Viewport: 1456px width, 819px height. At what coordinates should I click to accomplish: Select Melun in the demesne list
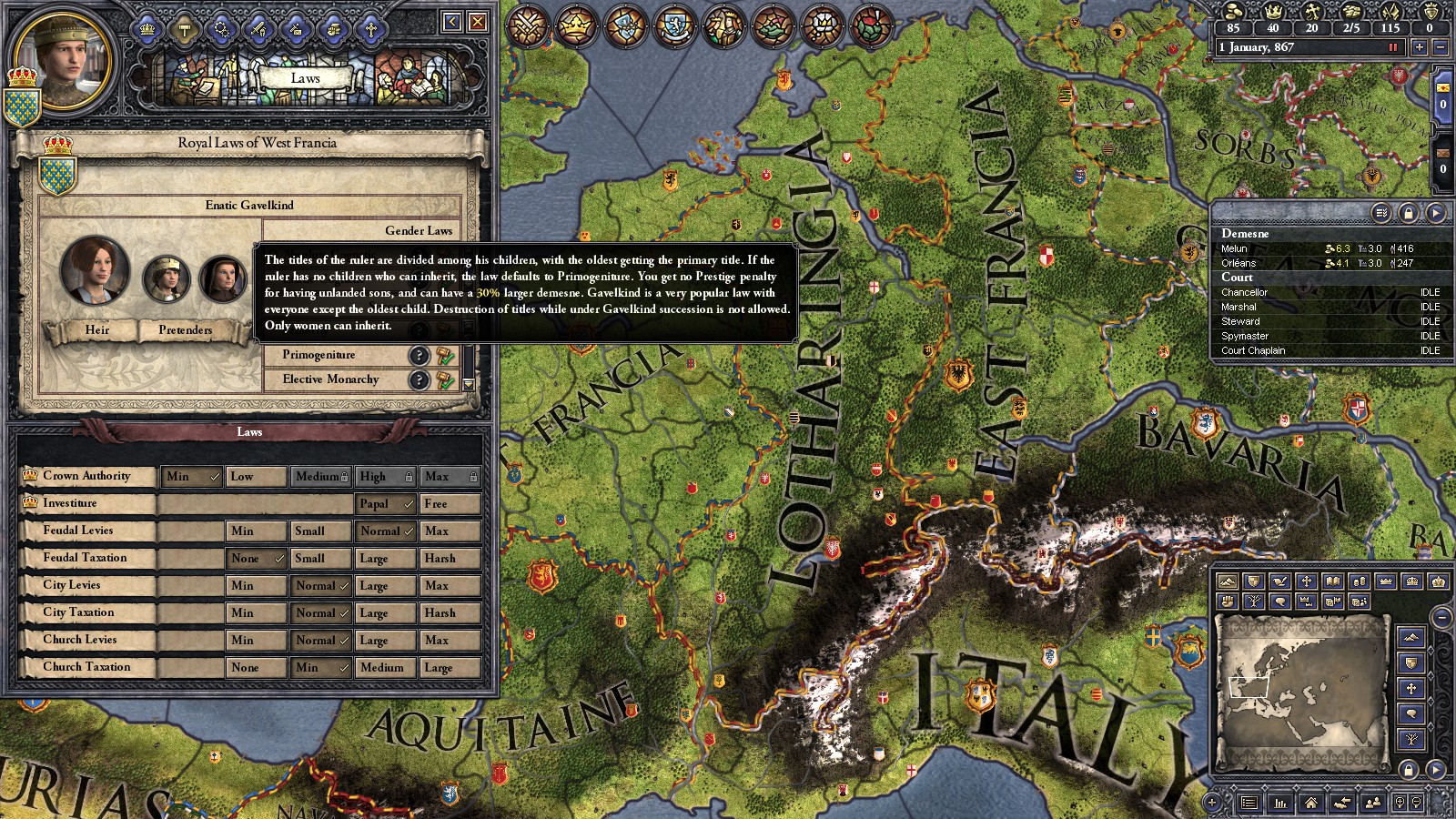click(x=1235, y=248)
